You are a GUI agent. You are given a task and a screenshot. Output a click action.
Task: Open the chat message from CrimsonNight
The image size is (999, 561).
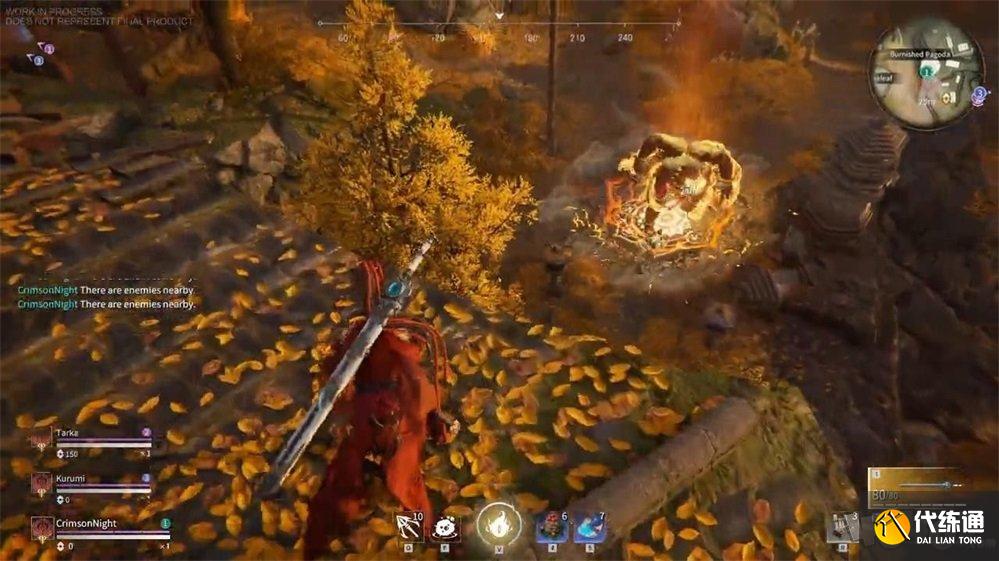[x=106, y=303]
